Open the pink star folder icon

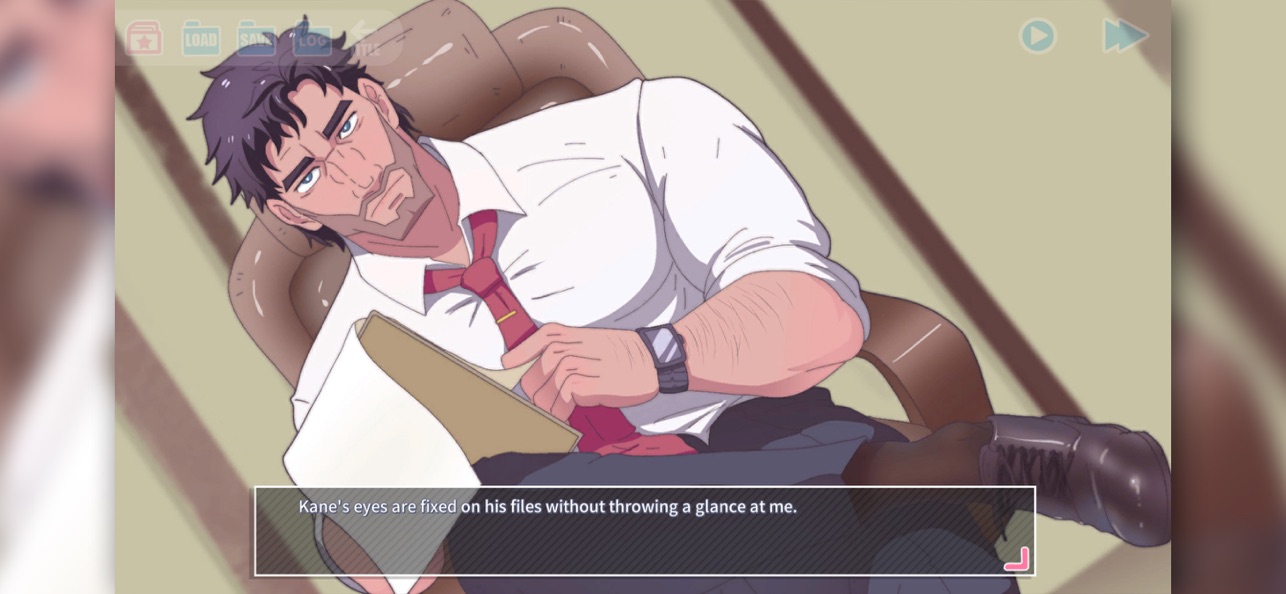pyautogui.click(x=144, y=38)
